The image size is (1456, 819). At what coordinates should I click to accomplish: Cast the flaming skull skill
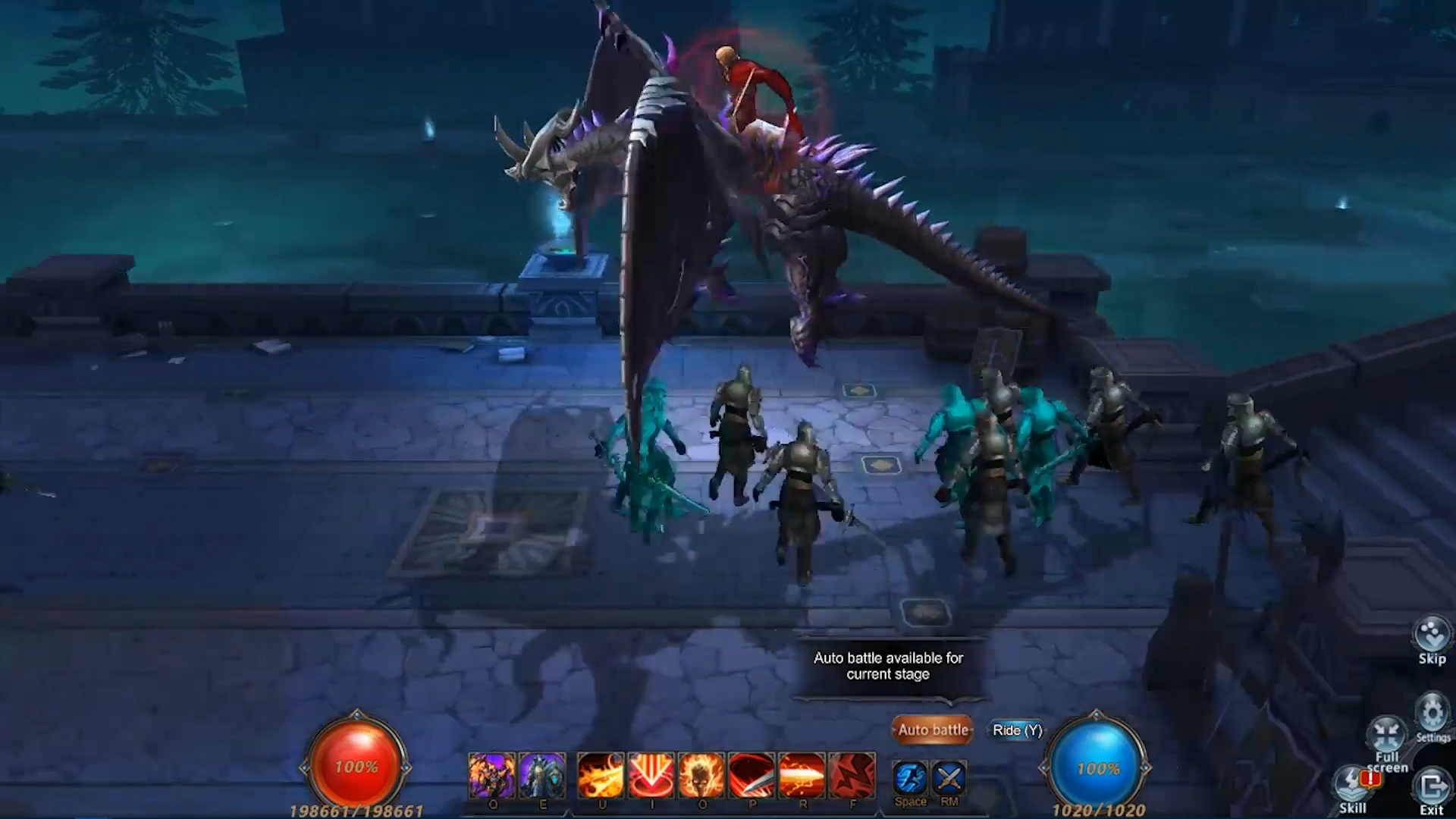(x=701, y=775)
